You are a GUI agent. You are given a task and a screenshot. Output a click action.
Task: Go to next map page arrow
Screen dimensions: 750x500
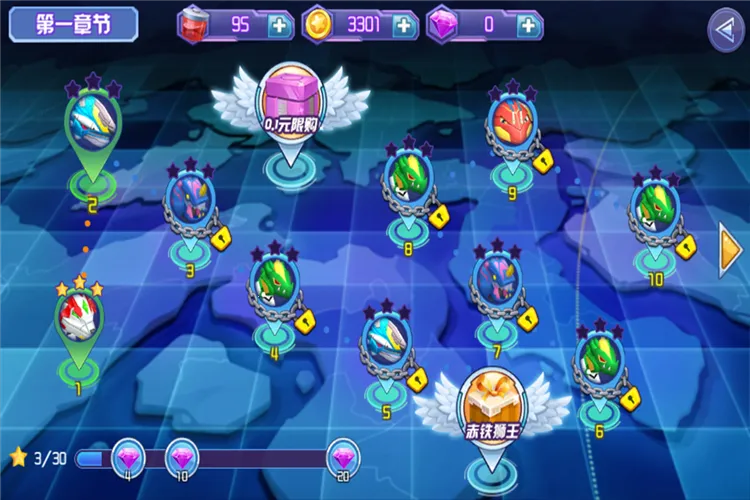(x=731, y=250)
